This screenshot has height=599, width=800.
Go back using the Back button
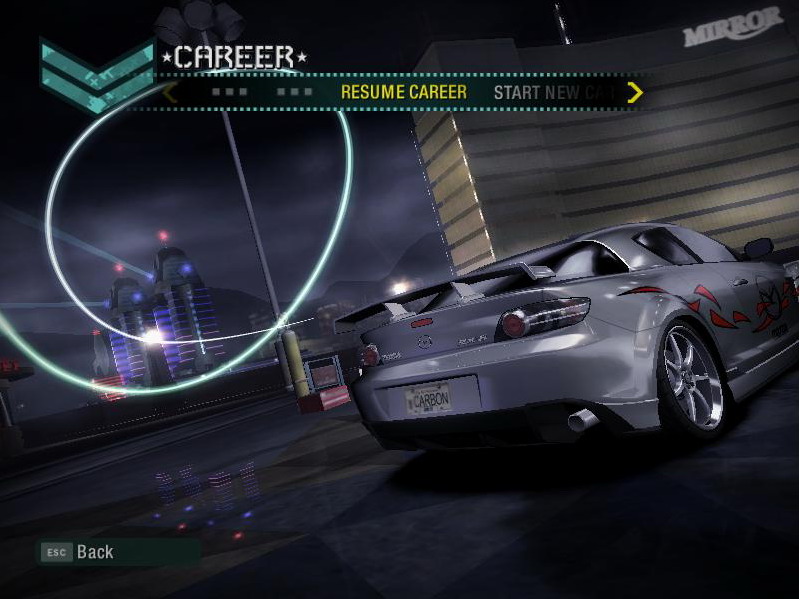[x=78, y=552]
